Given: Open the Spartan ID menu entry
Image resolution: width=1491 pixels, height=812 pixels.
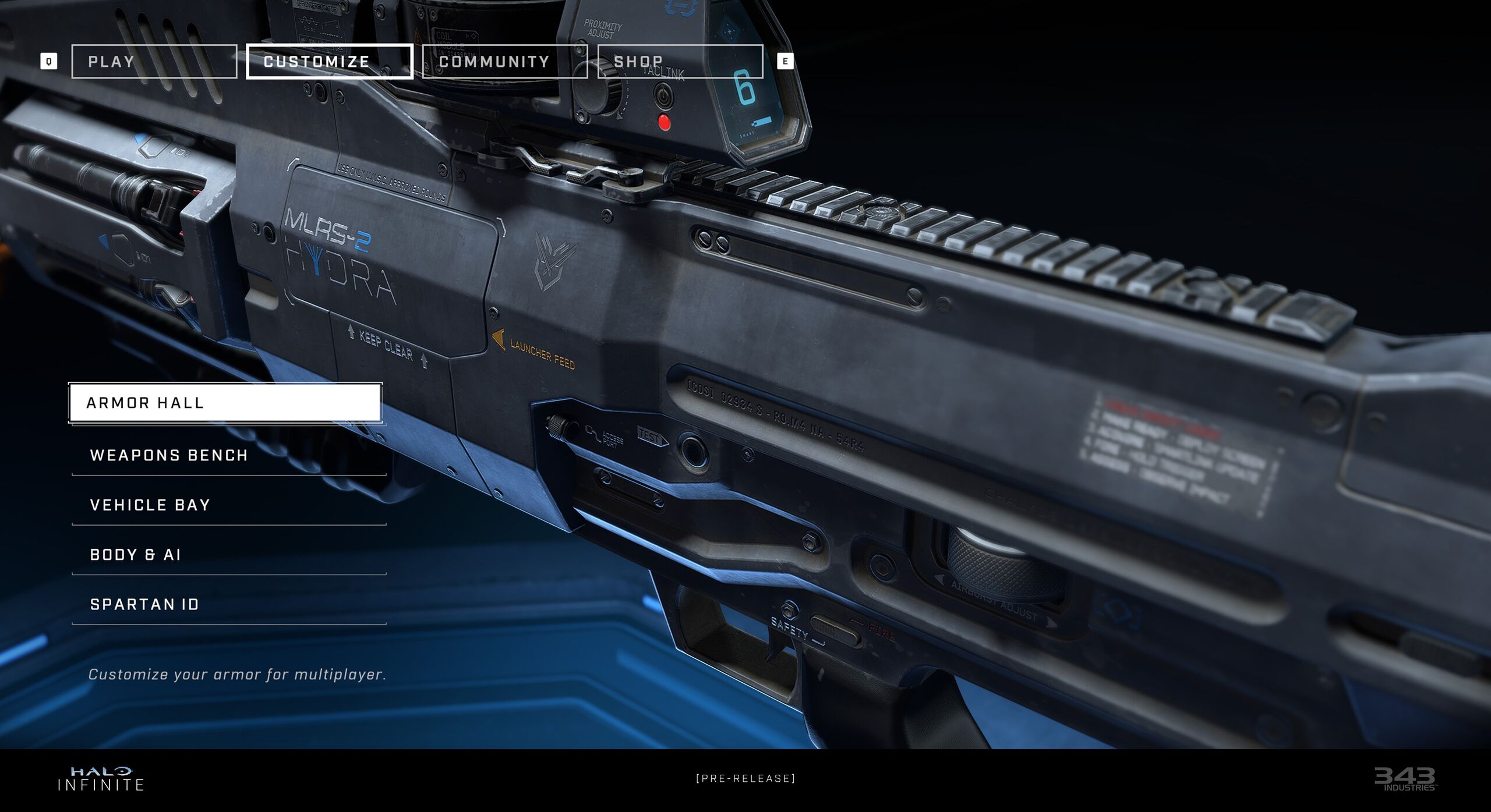Looking at the screenshot, I should tap(228, 604).
